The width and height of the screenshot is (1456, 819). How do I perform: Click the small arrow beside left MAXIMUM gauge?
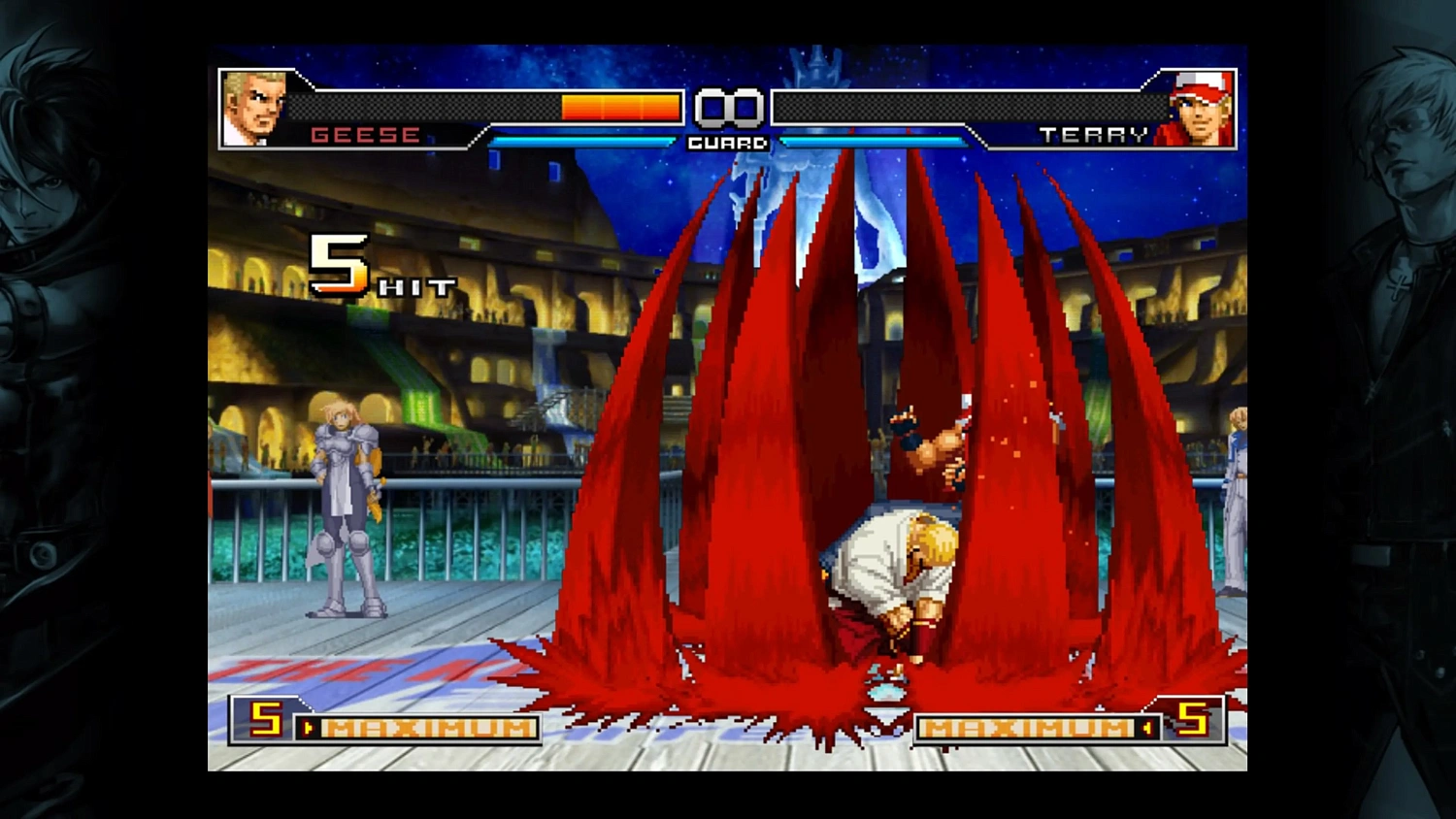(x=309, y=726)
